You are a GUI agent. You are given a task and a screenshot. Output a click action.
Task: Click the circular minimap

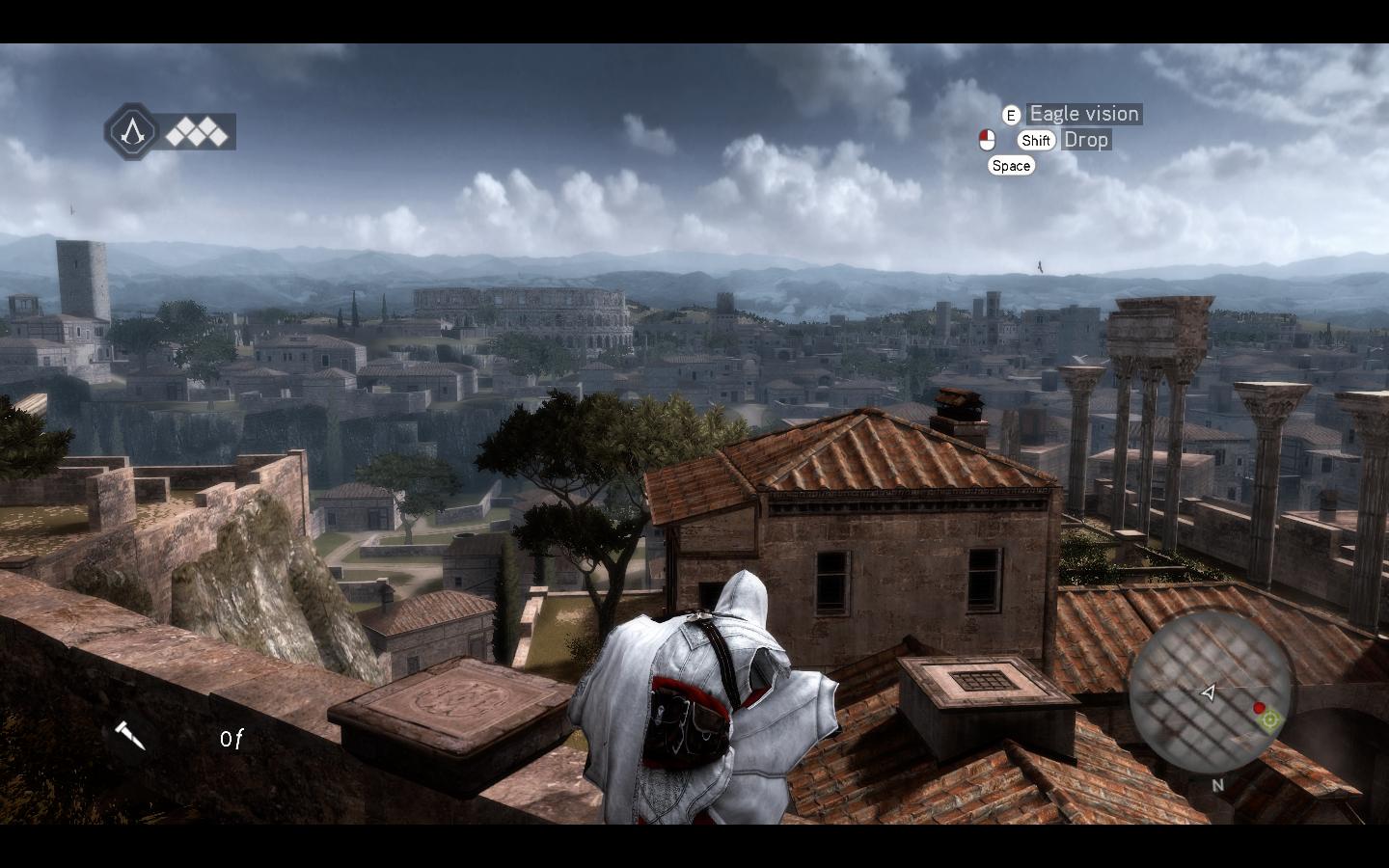1210,692
